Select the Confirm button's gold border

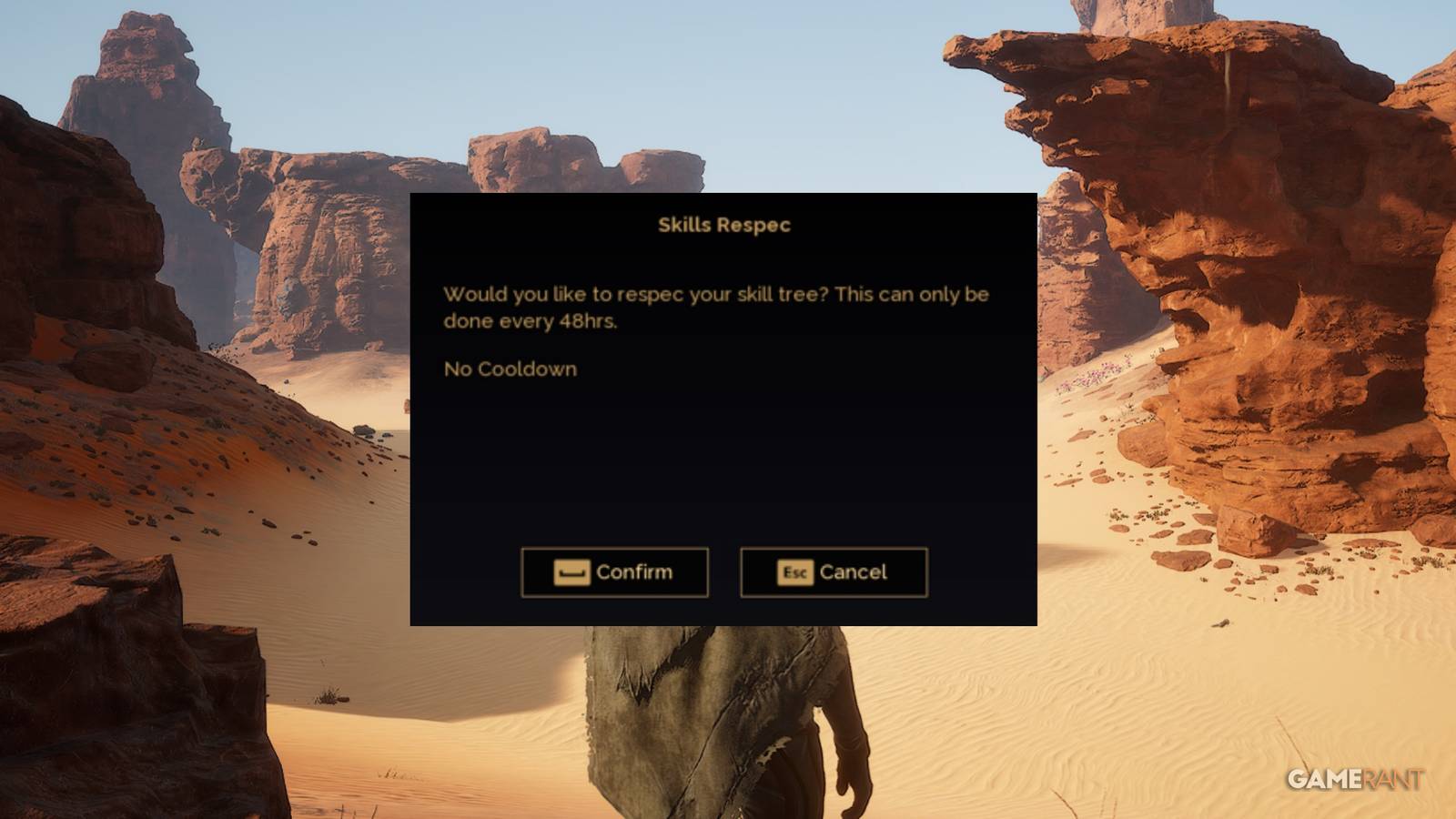click(615, 551)
